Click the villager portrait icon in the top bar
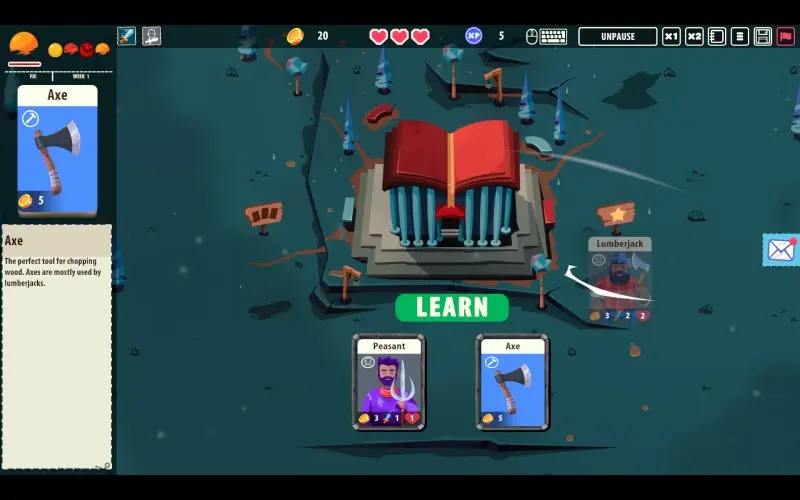Image resolution: width=800 pixels, height=500 pixels. click(151, 37)
